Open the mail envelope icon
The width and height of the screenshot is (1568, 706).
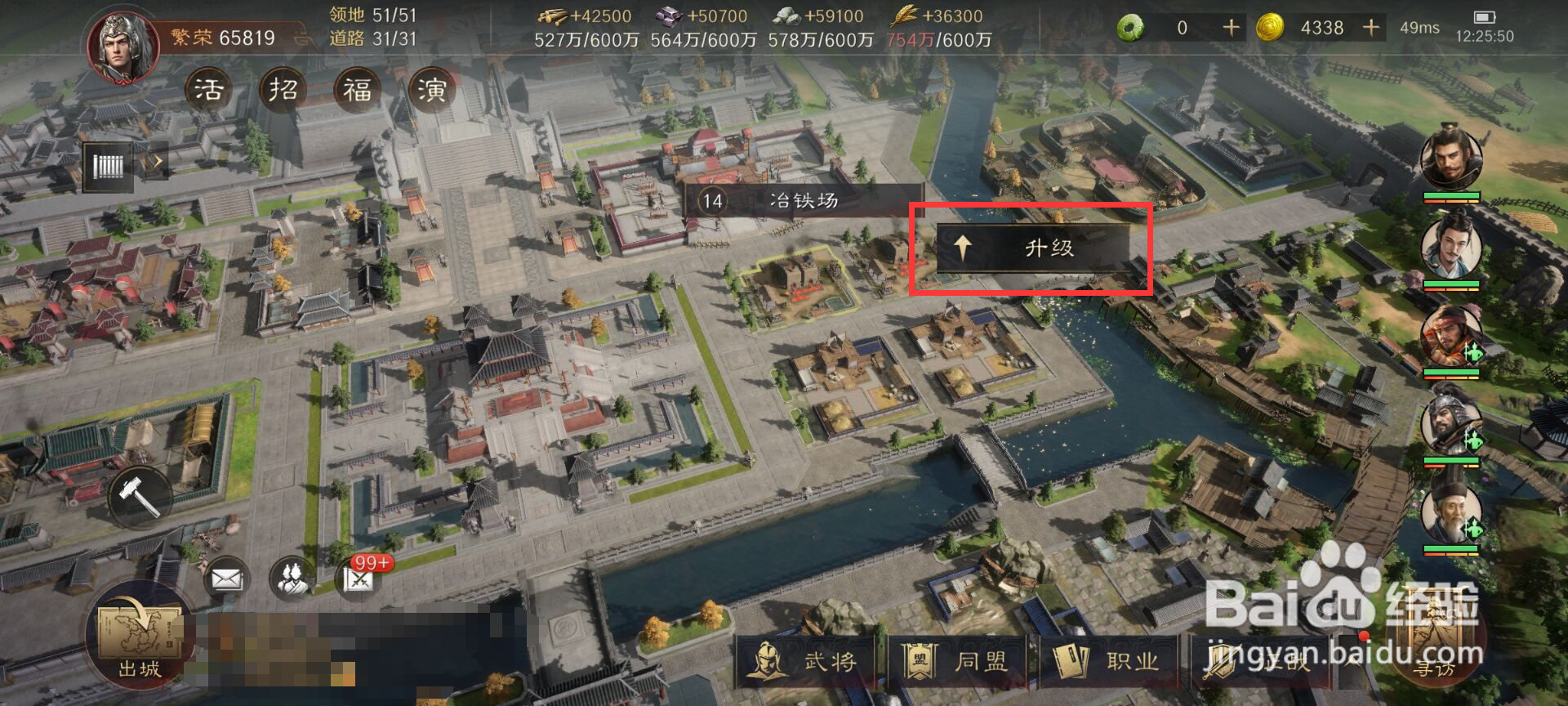226,579
